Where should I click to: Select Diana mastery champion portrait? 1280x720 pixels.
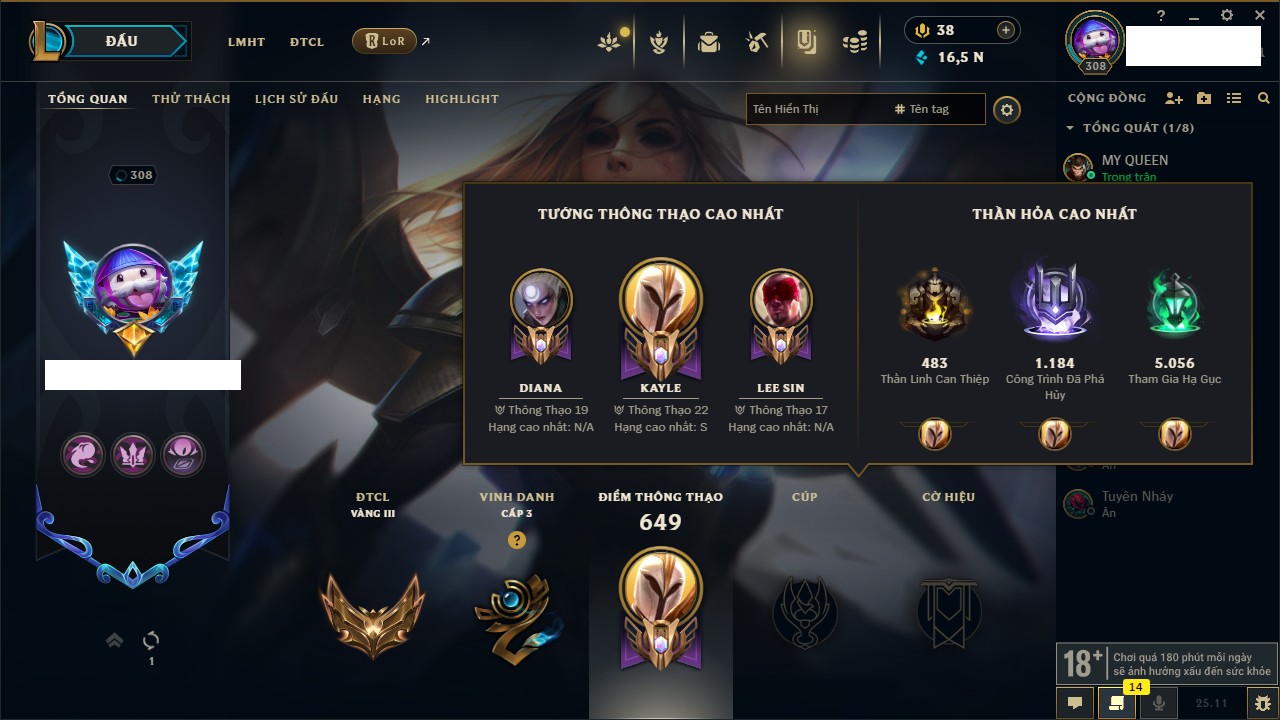click(540, 299)
